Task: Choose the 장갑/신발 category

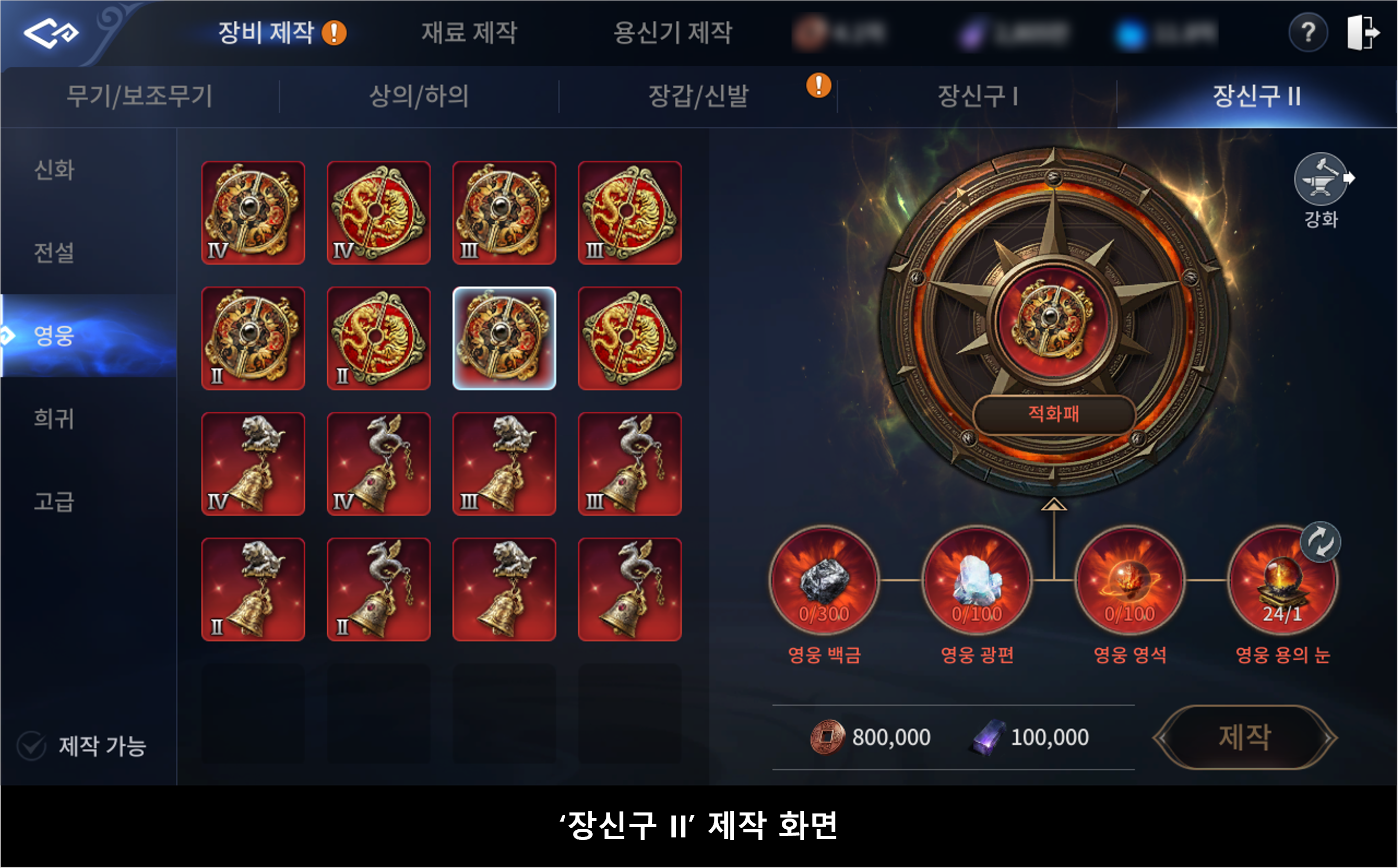Action: pos(698,96)
